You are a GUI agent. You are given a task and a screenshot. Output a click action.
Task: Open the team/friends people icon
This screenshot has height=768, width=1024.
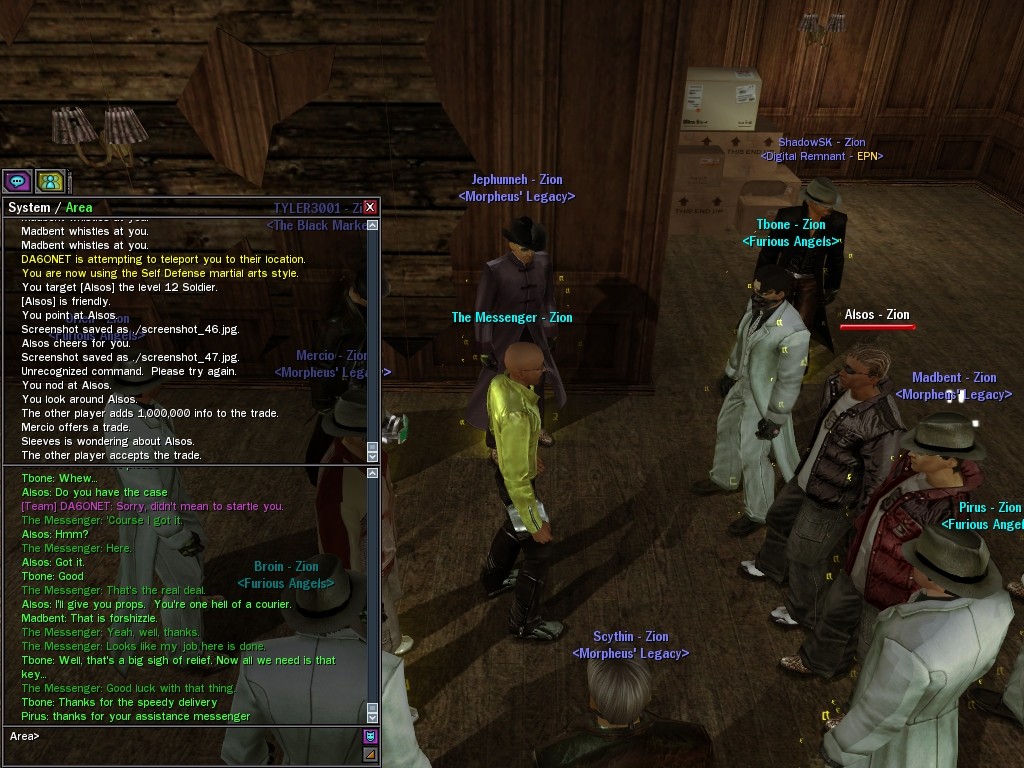(x=50, y=181)
